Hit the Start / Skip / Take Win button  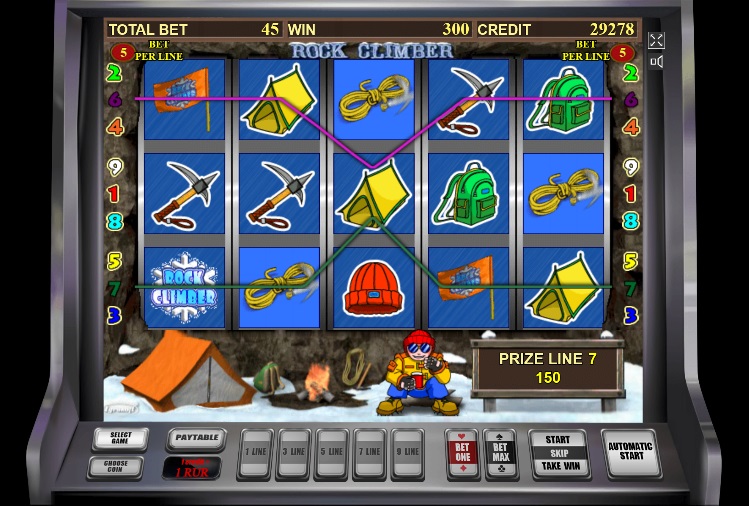tap(557, 453)
